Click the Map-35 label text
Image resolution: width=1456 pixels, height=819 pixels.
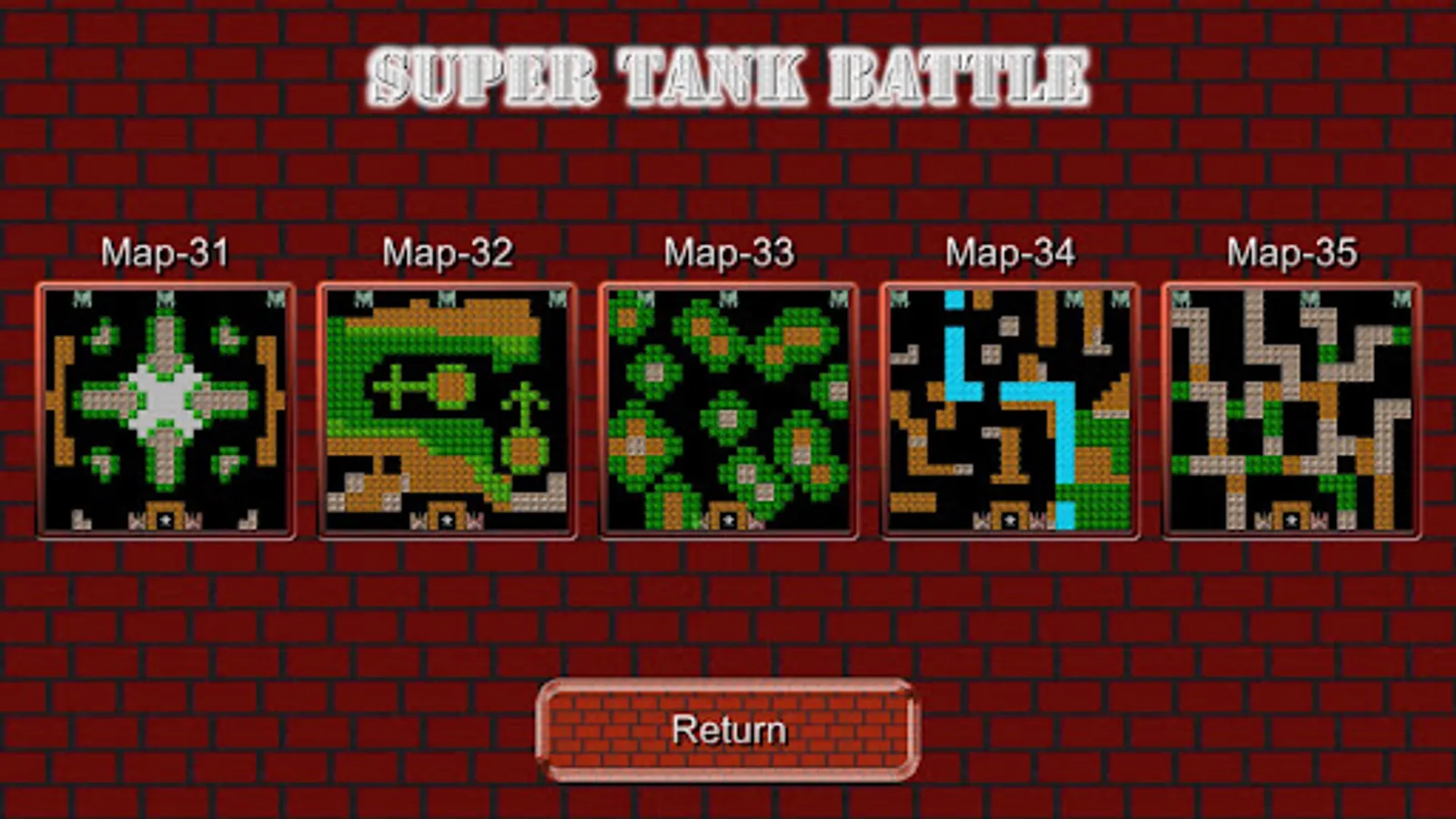click(1292, 253)
